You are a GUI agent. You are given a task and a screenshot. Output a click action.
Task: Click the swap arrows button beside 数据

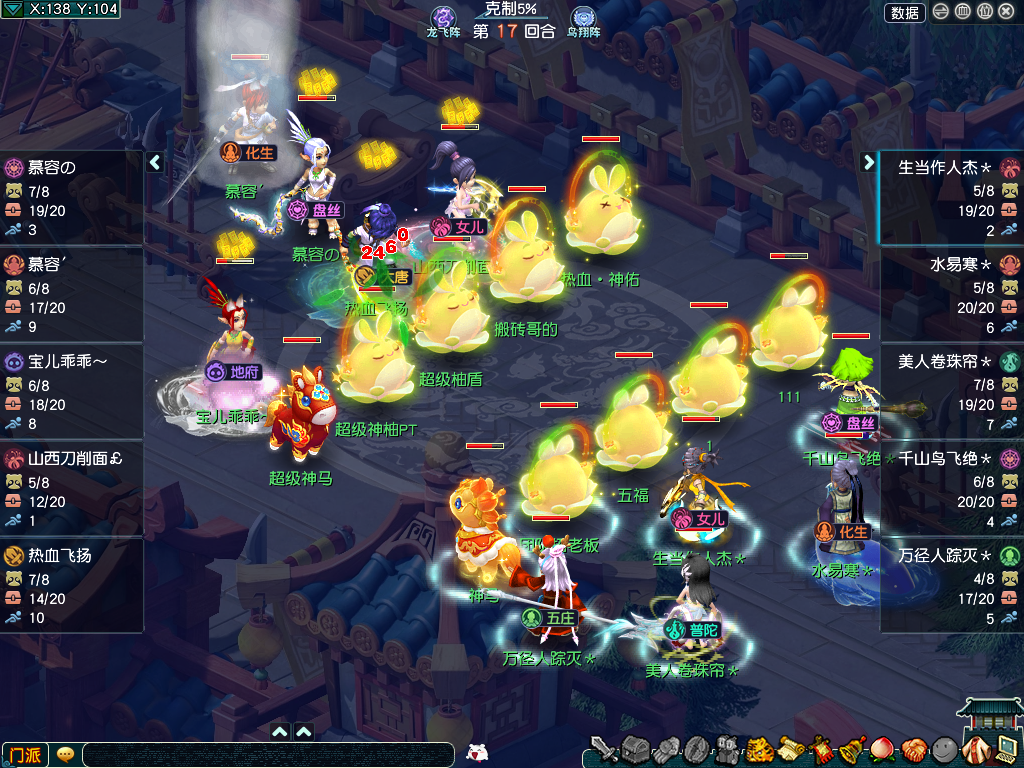[x=941, y=12]
